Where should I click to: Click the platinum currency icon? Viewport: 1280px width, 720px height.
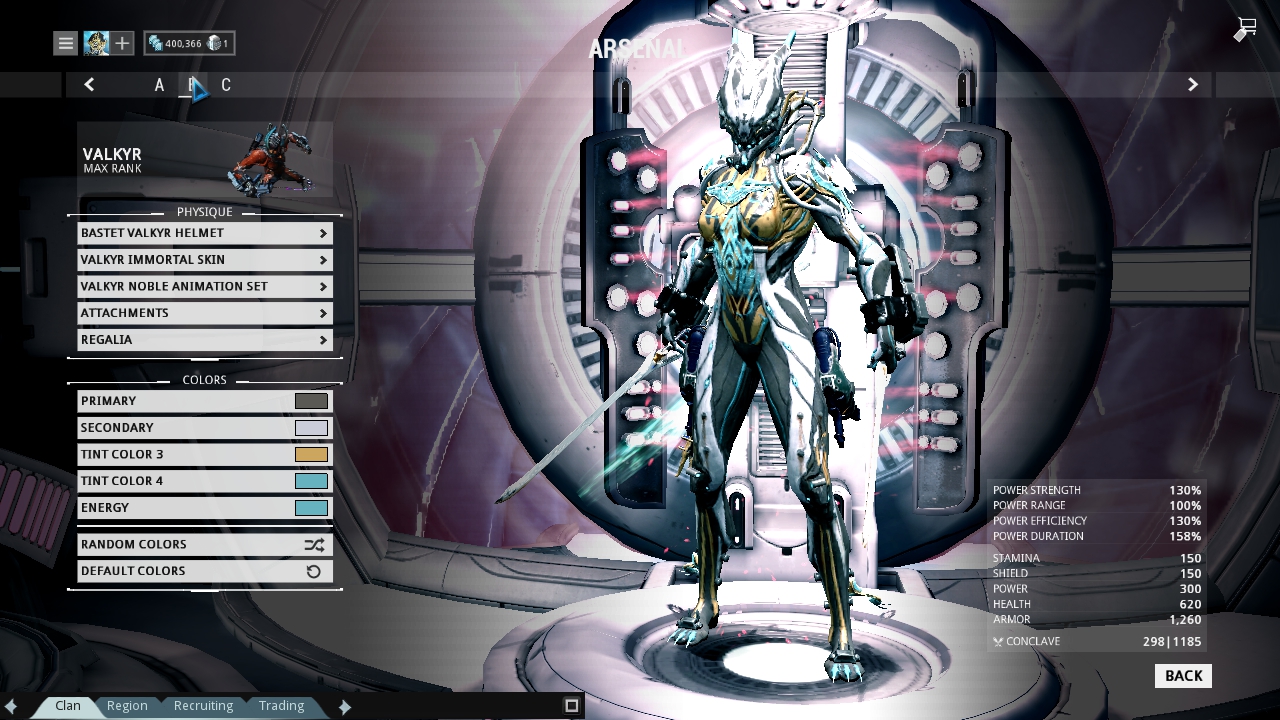tap(215, 43)
